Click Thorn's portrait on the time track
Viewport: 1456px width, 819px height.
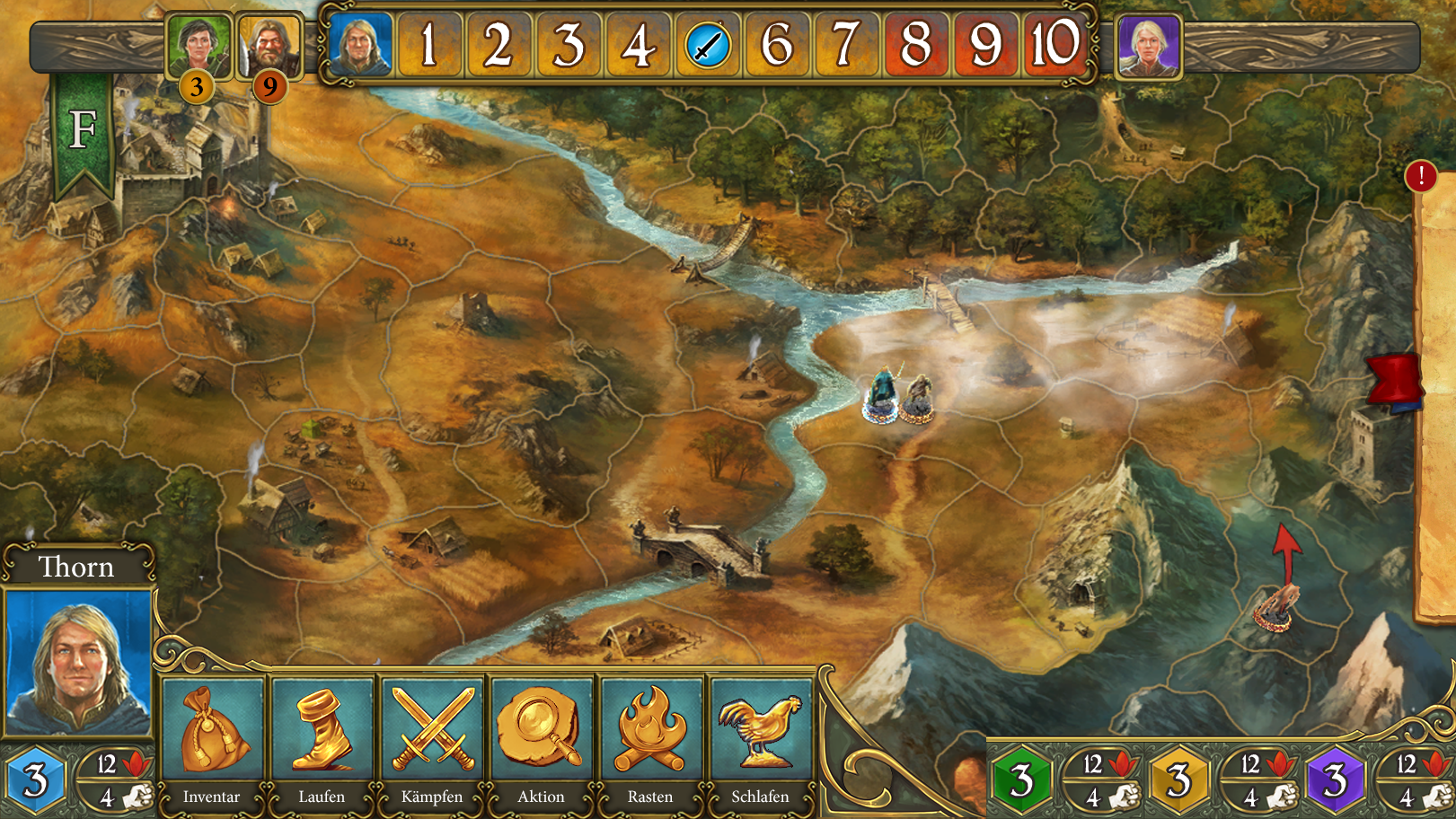[360, 44]
